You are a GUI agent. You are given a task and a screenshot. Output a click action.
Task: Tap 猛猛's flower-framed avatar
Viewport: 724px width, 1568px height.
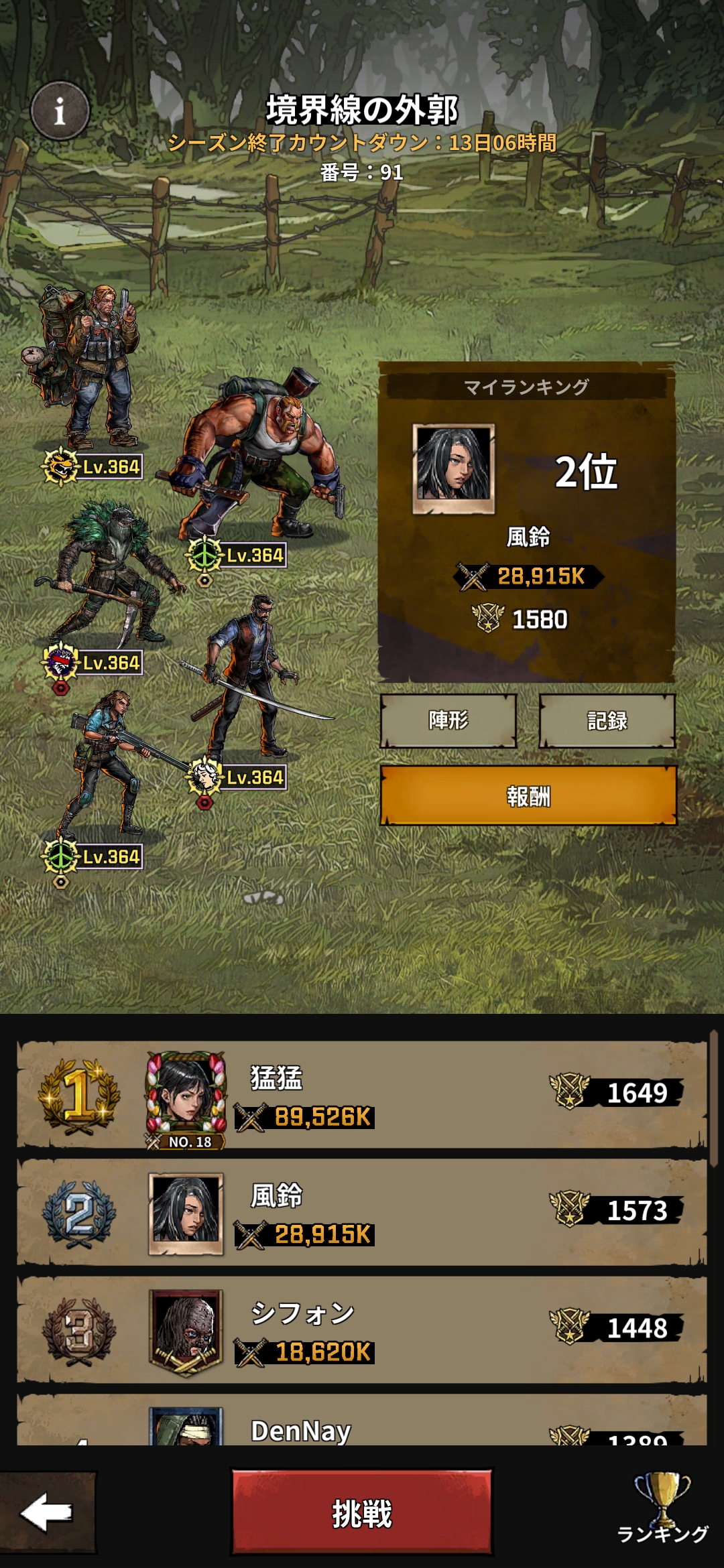pos(186,1095)
